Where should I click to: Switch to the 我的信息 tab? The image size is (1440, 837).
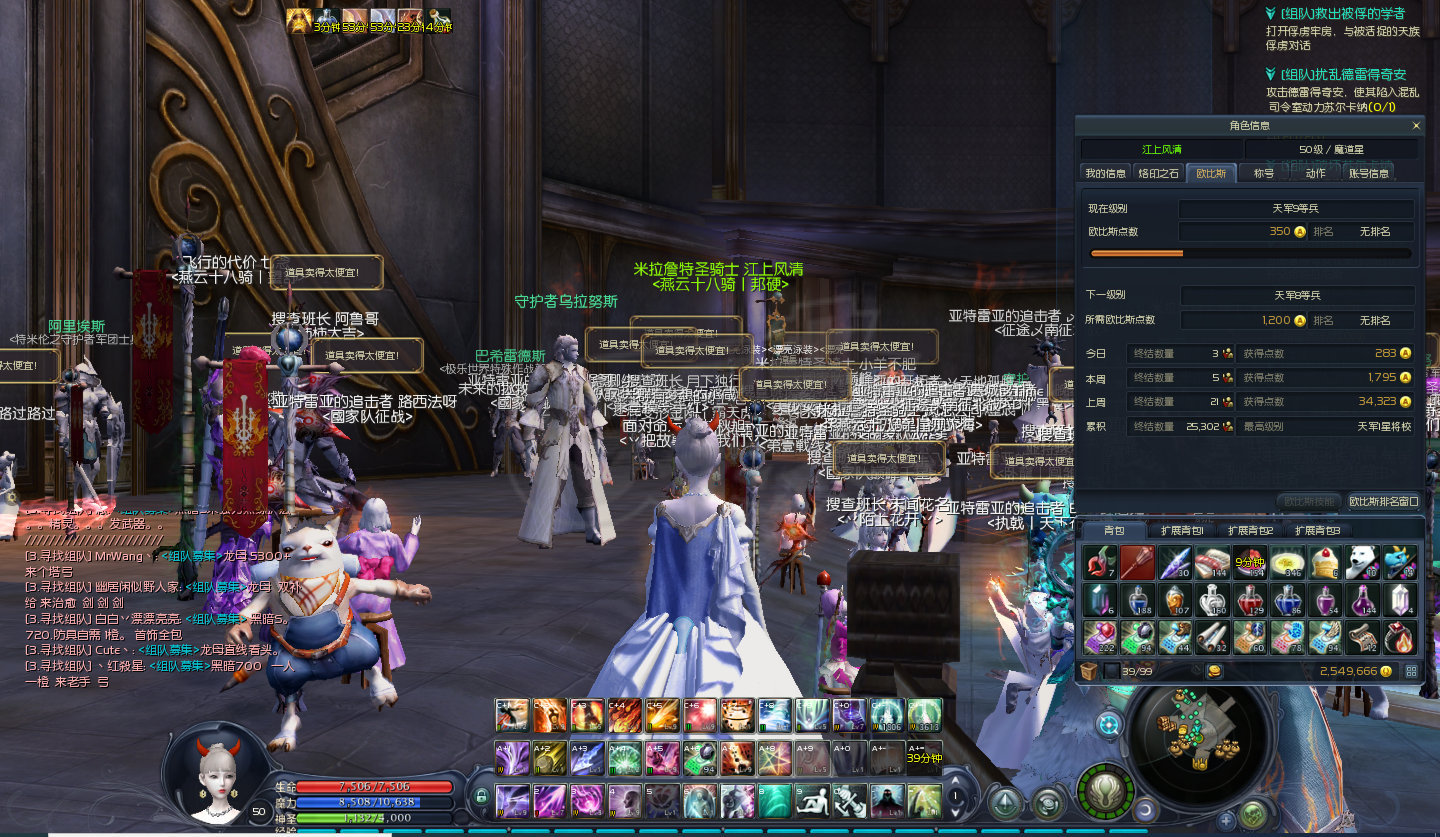coord(1106,173)
